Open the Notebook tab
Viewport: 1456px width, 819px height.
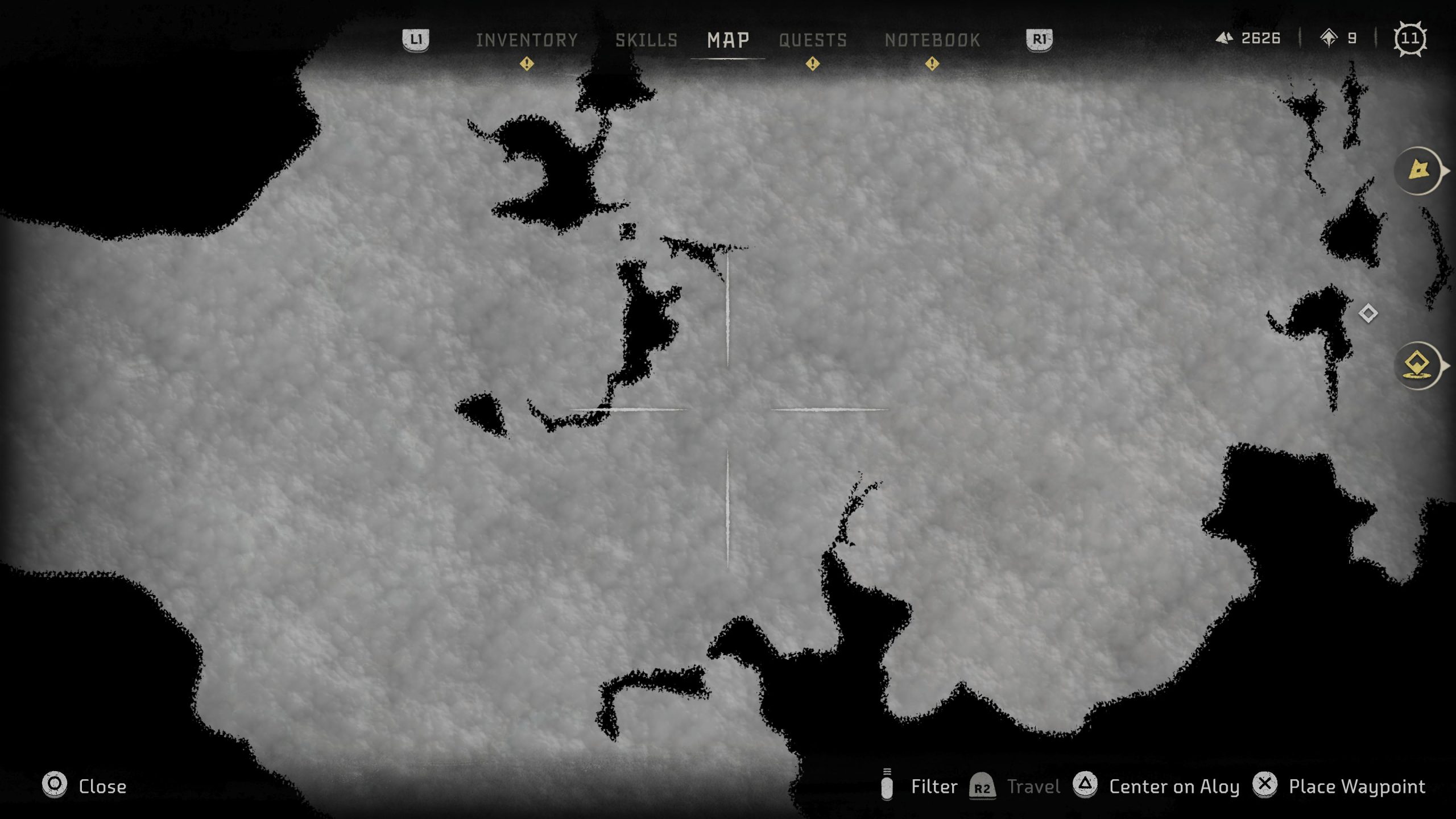point(932,40)
